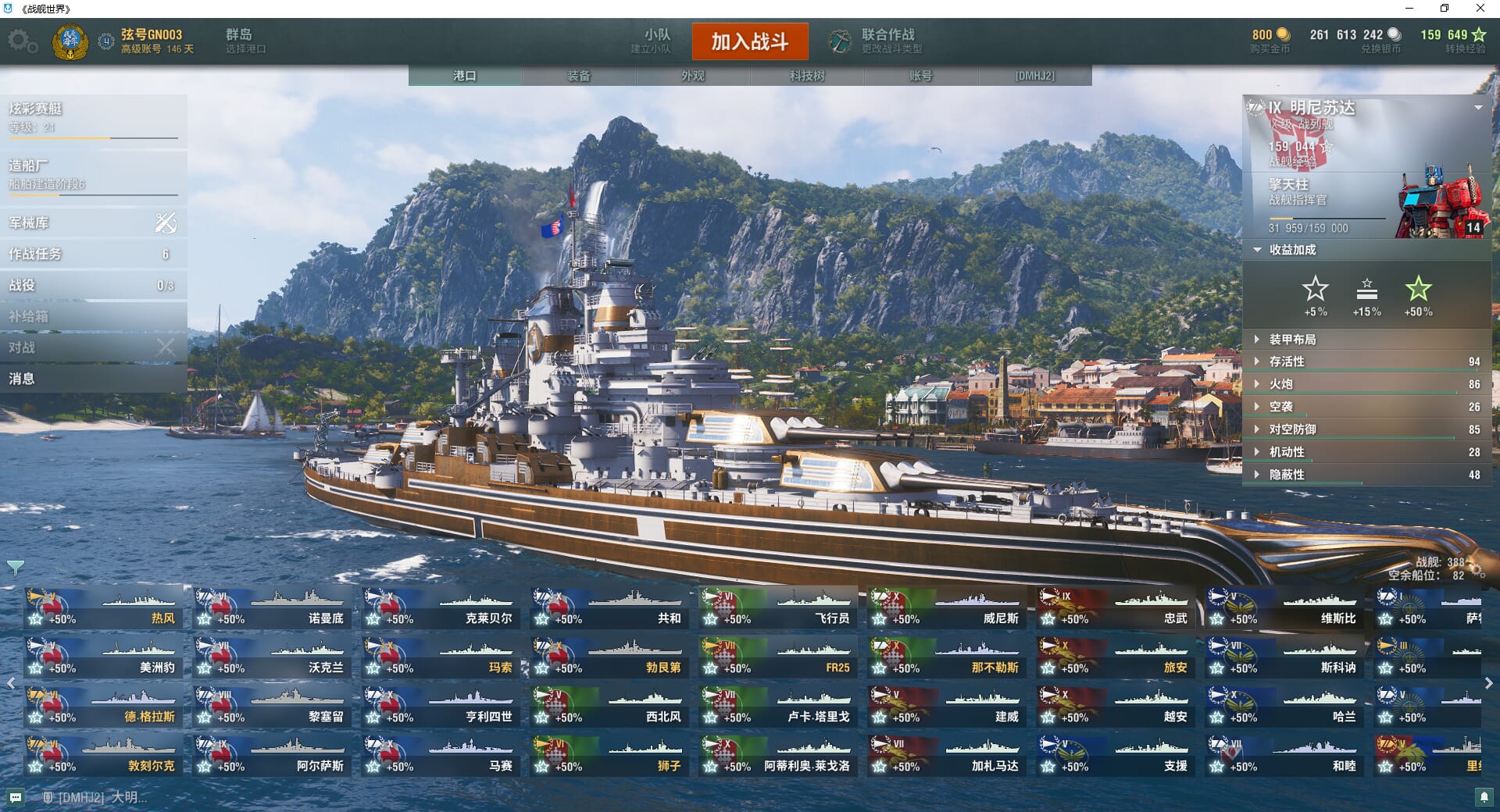This screenshot has width=1500, height=812.
Task: Open the ship carousel filter funnel
Action: click(x=15, y=568)
